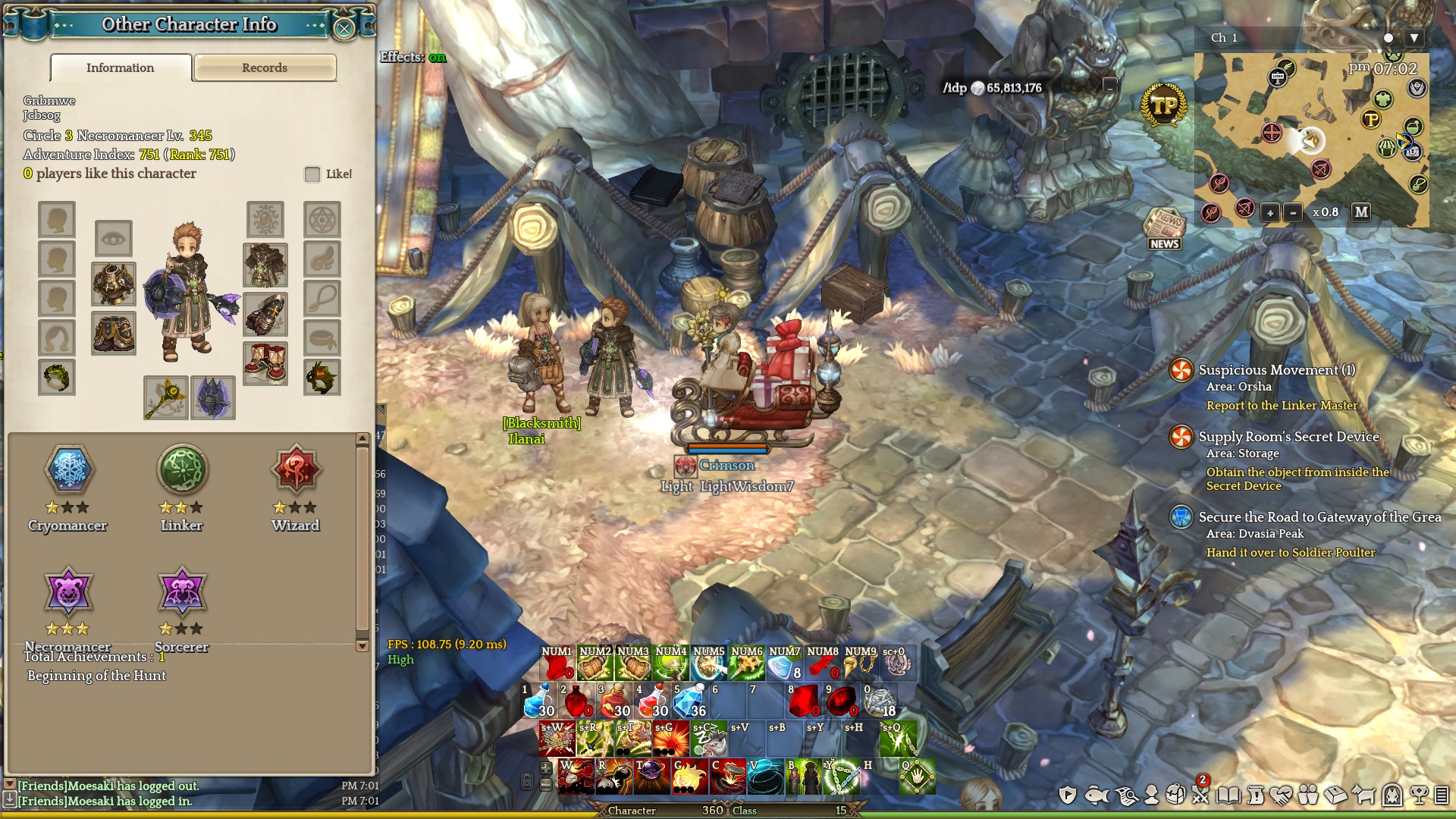This screenshot has height=819, width=1456.
Task: Close the Other Character Info window
Action: pos(344,29)
